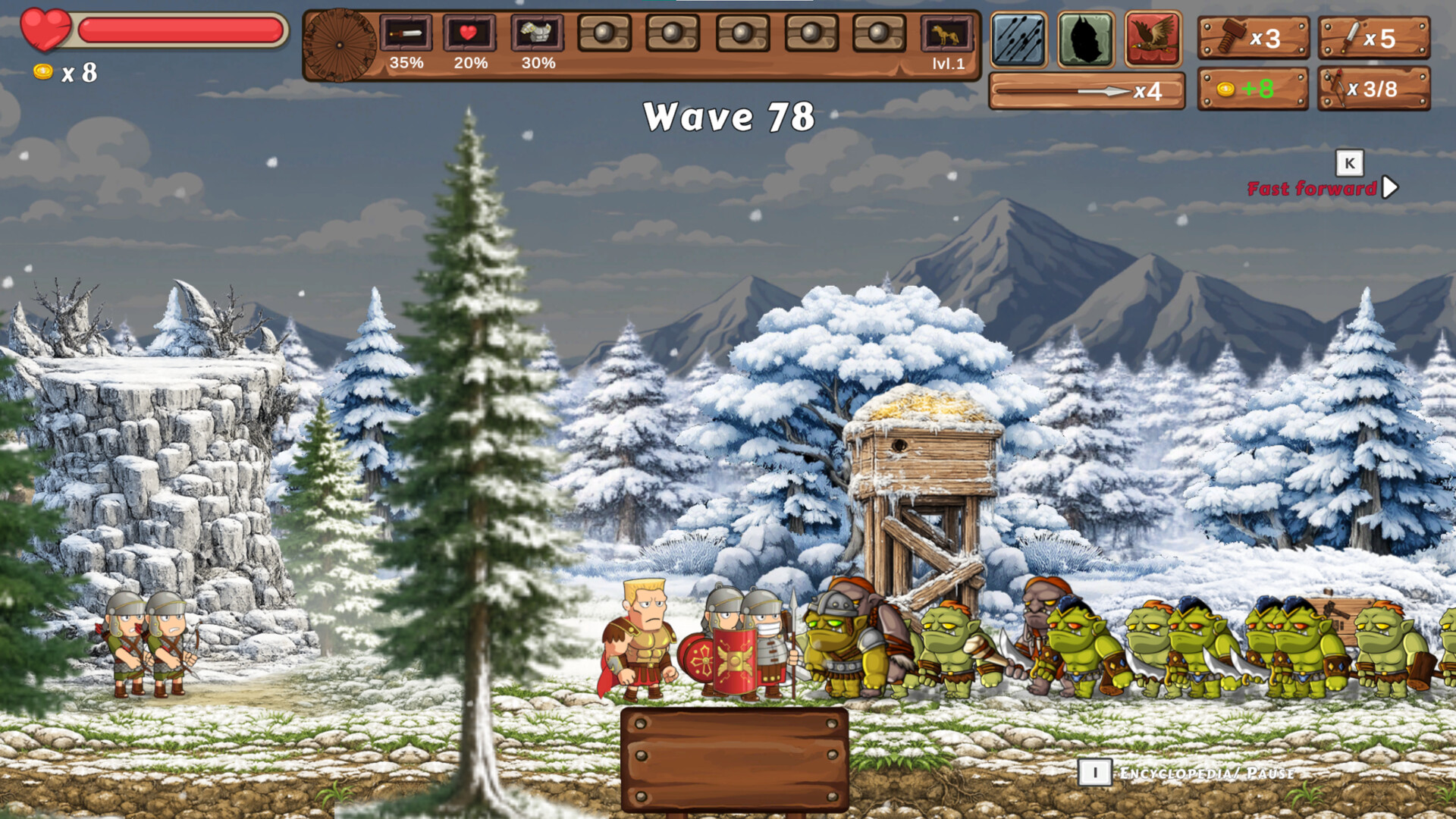This screenshot has height=819, width=1456.
Task: Select the arrow volley ability icon
Action: (1018, 36)
